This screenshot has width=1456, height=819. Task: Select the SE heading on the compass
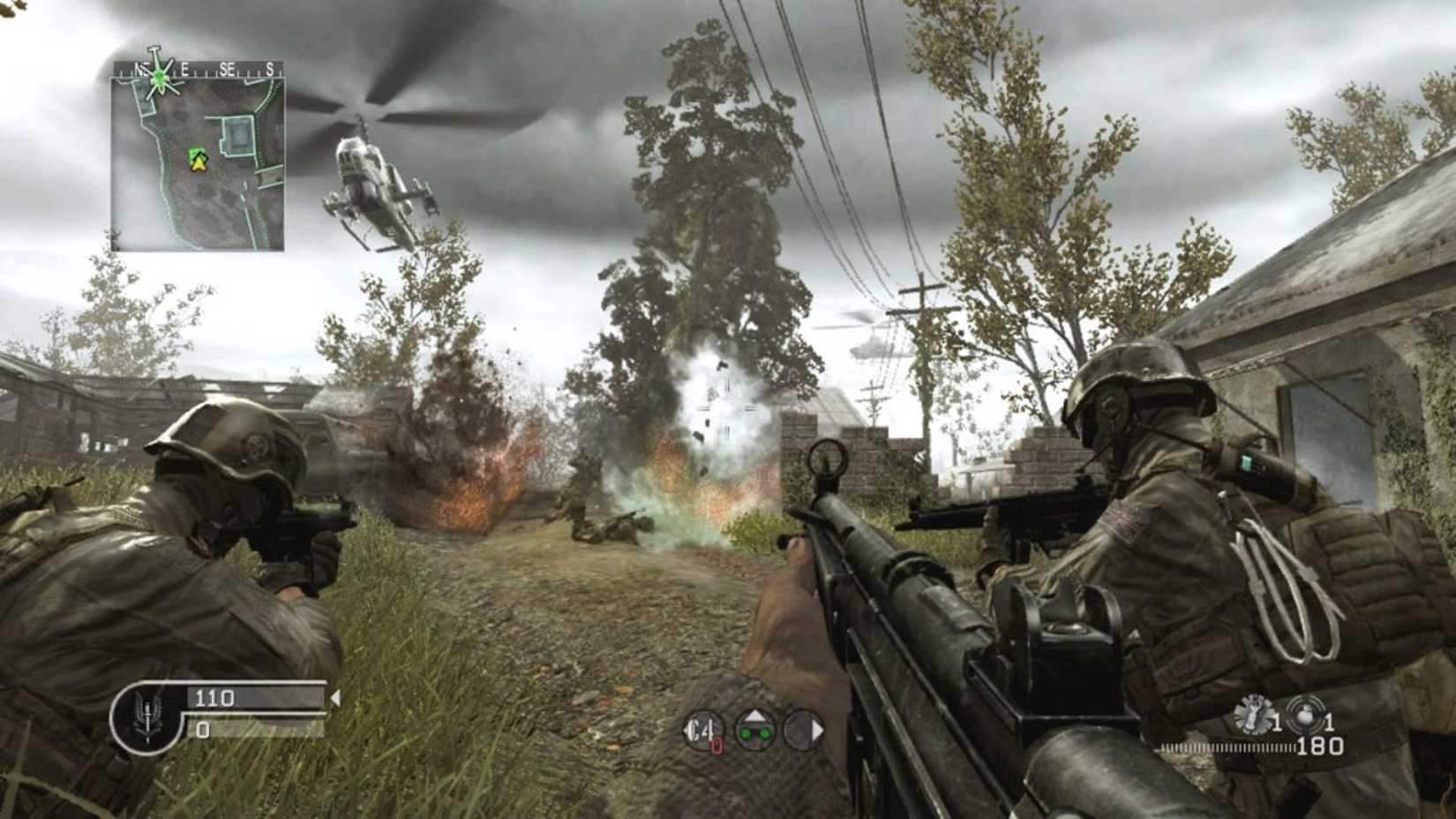pos(228,68)
